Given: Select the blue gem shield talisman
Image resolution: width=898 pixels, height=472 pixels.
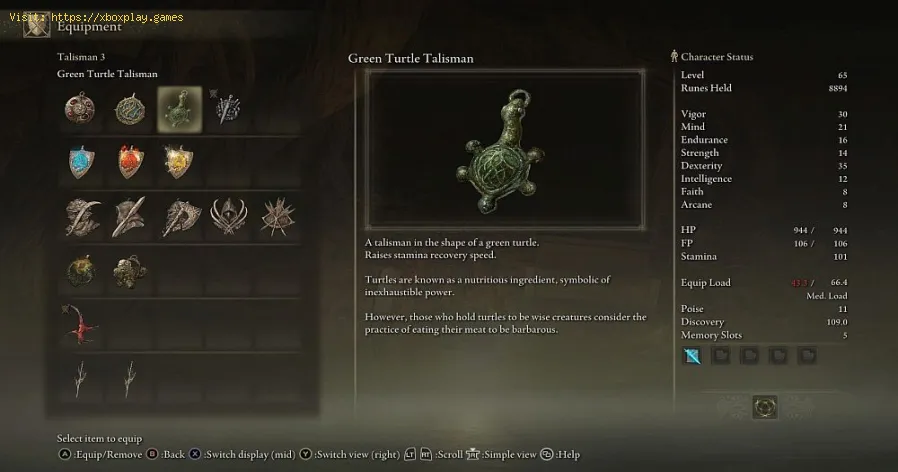Looking at the screenshot, I should [x=80, y=161].
